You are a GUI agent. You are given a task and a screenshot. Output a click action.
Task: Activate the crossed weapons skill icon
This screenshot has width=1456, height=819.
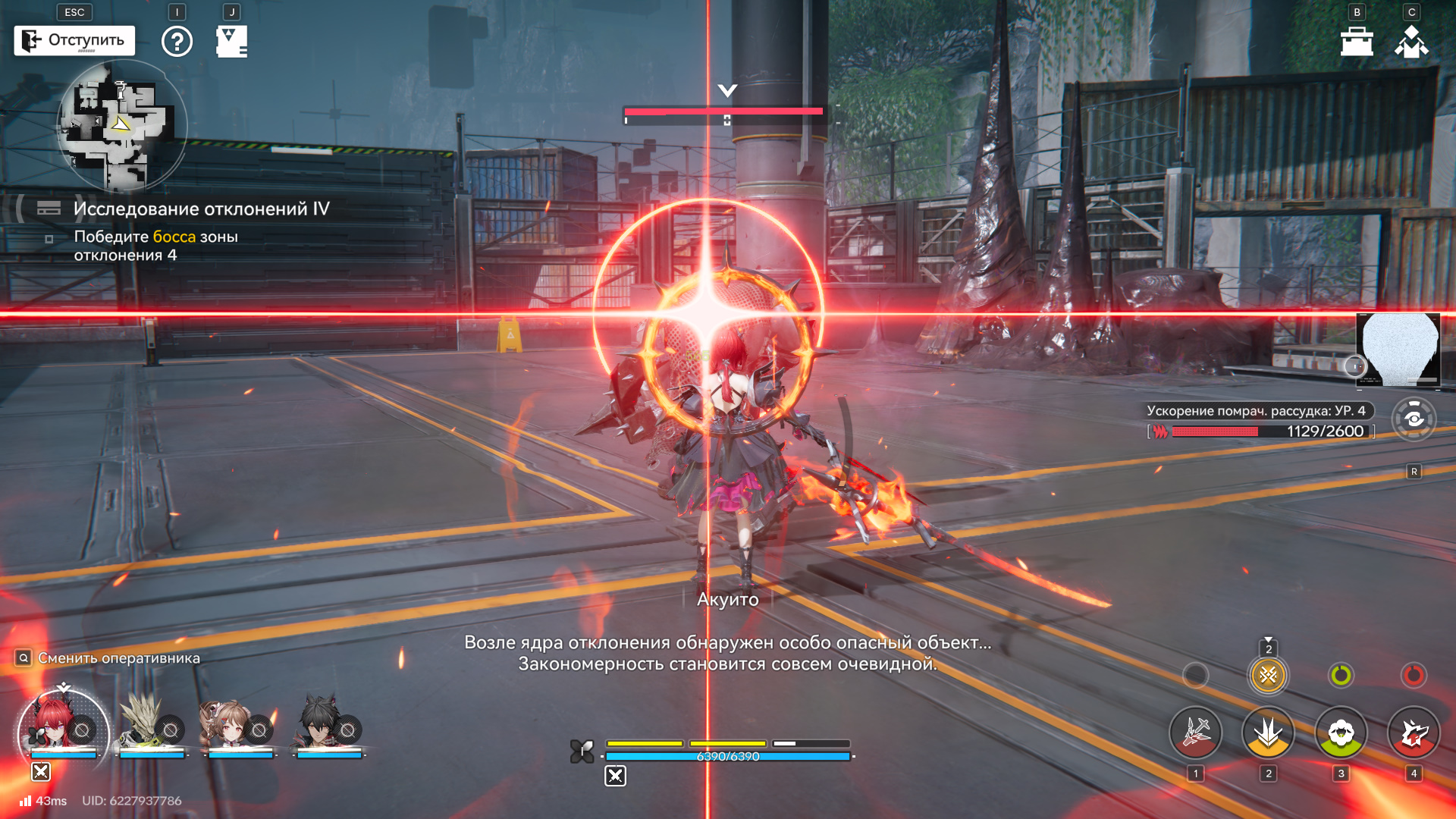pyautogui.click(x=1196, y=733)
